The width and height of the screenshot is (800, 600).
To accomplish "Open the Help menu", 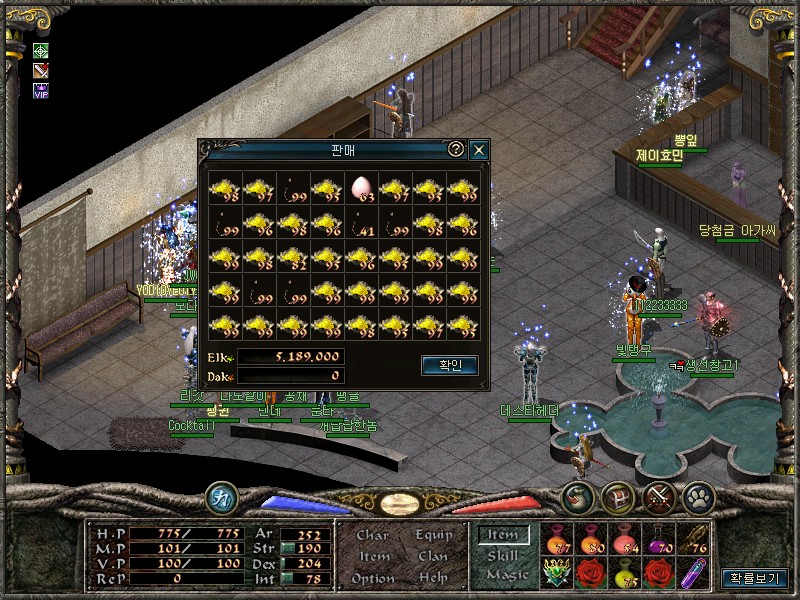I will pos(432,578).
